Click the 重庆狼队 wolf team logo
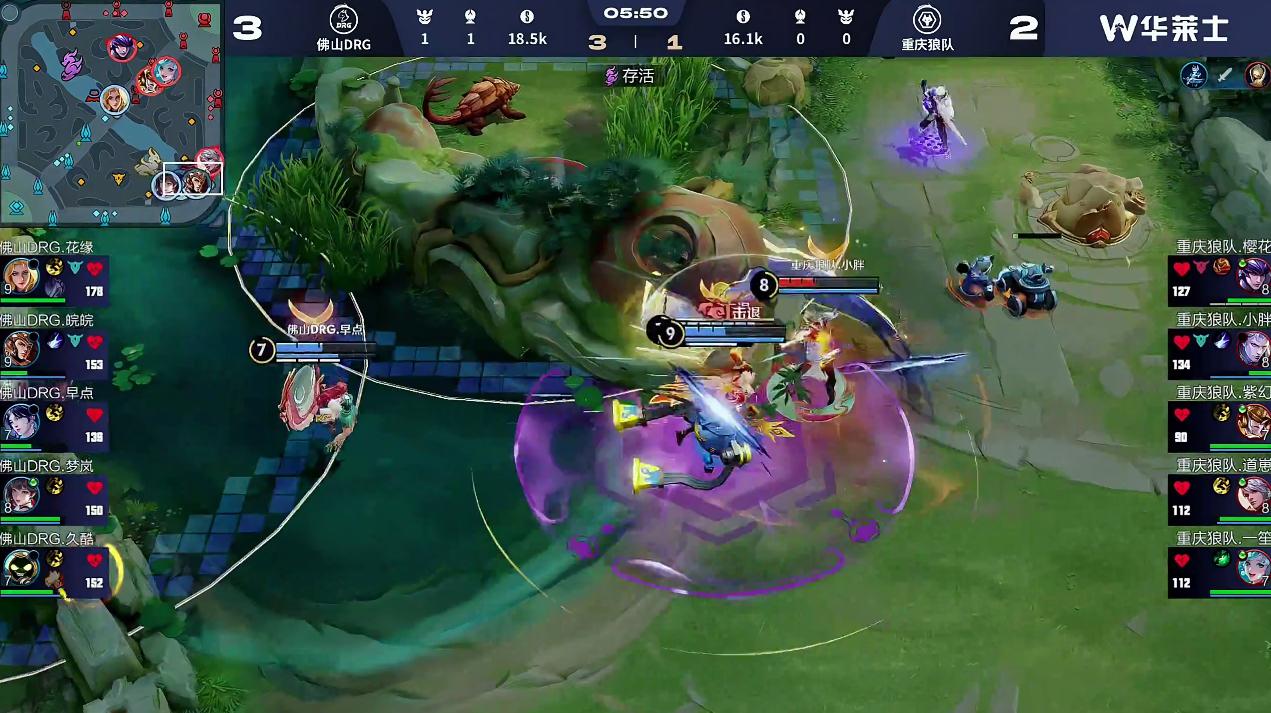The height and width of the screenshot is (713, 1271). click(926, 20)
